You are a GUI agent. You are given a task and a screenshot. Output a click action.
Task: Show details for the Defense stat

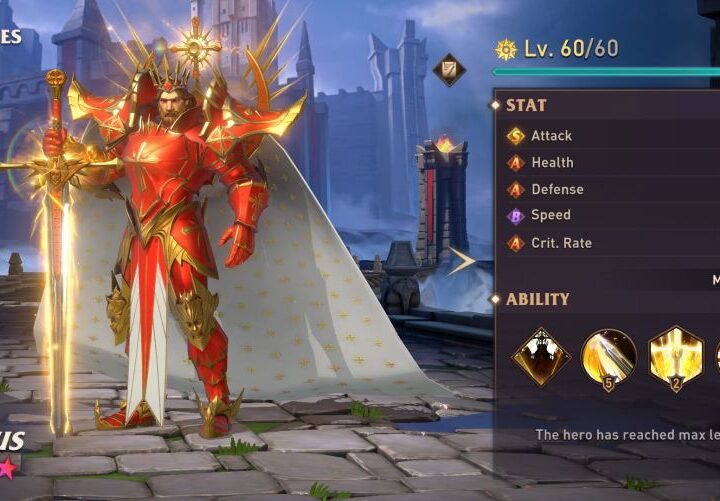[556, 189]
